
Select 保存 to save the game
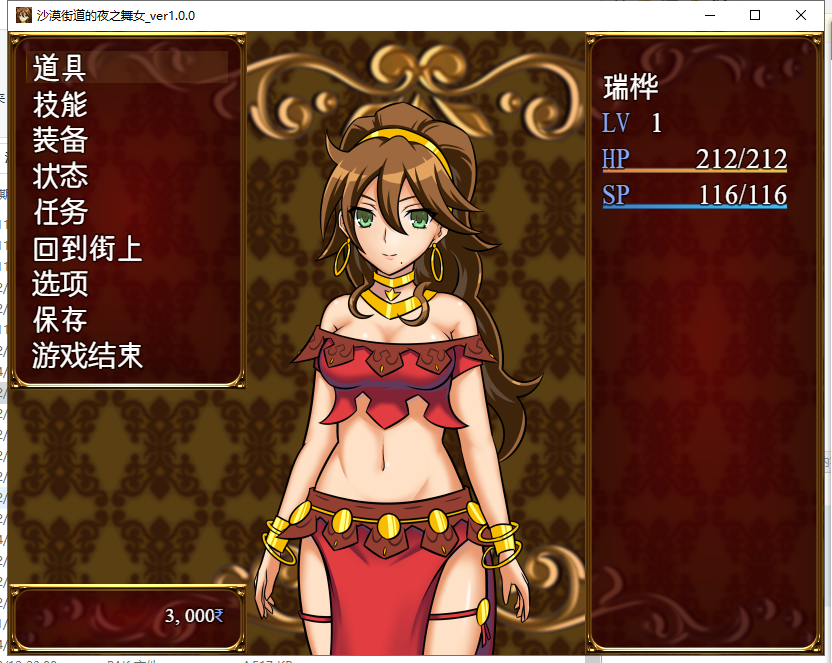tap(60, 320)
